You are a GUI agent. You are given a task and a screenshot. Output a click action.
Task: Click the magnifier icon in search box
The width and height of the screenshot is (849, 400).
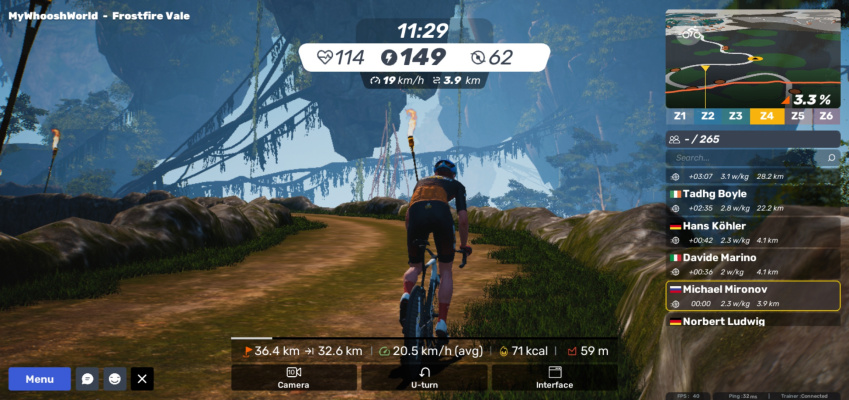point(830,158)
